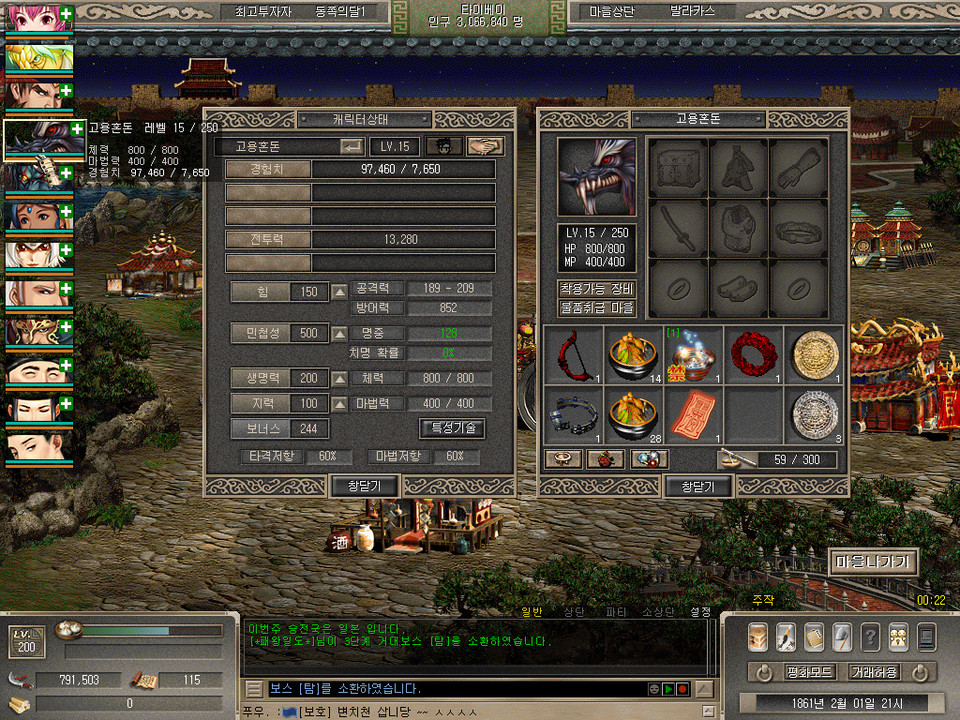
Task: Raise the 민첩성 agility stat with its arrow
Action: point(340,333)
